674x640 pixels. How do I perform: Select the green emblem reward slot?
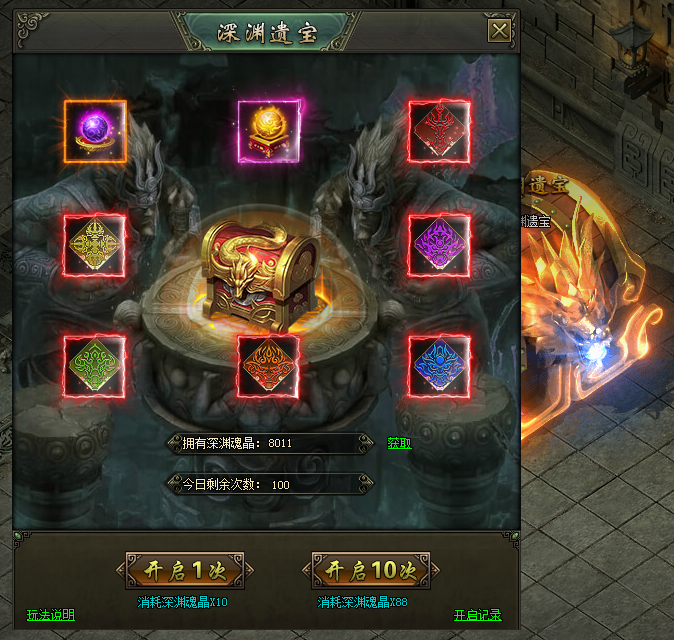pyautogui.click(x=94, y=365)
